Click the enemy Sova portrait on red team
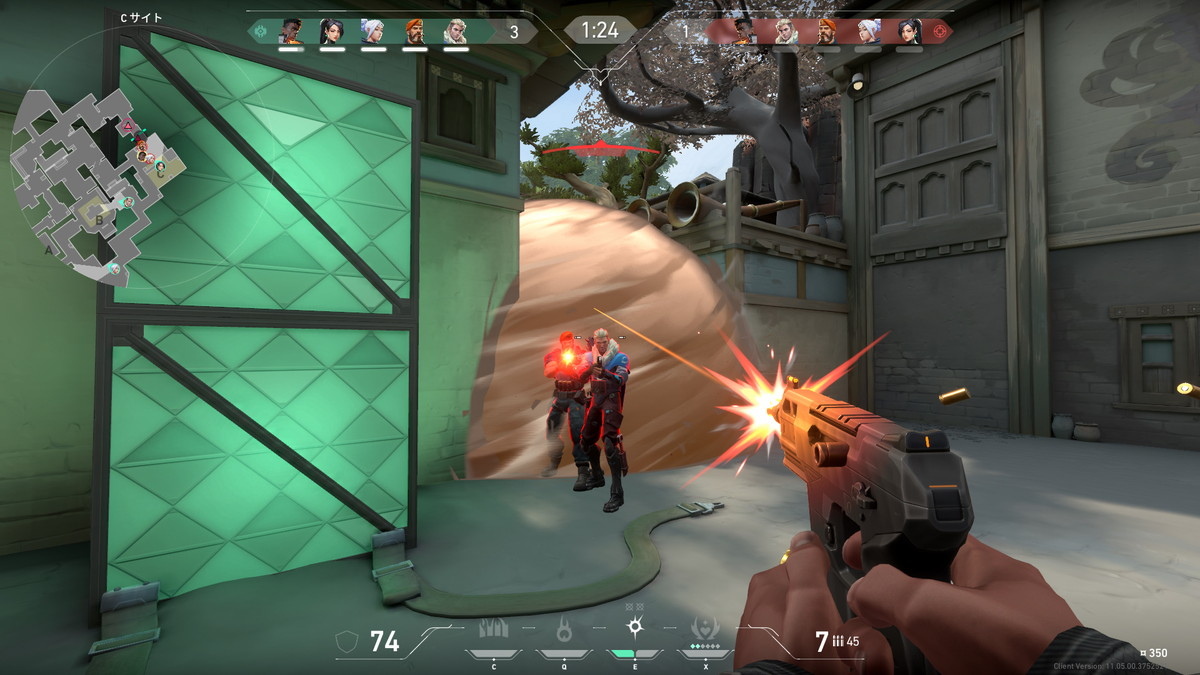The width and height of the screenshot is (1200, 675). pos(785,31)
